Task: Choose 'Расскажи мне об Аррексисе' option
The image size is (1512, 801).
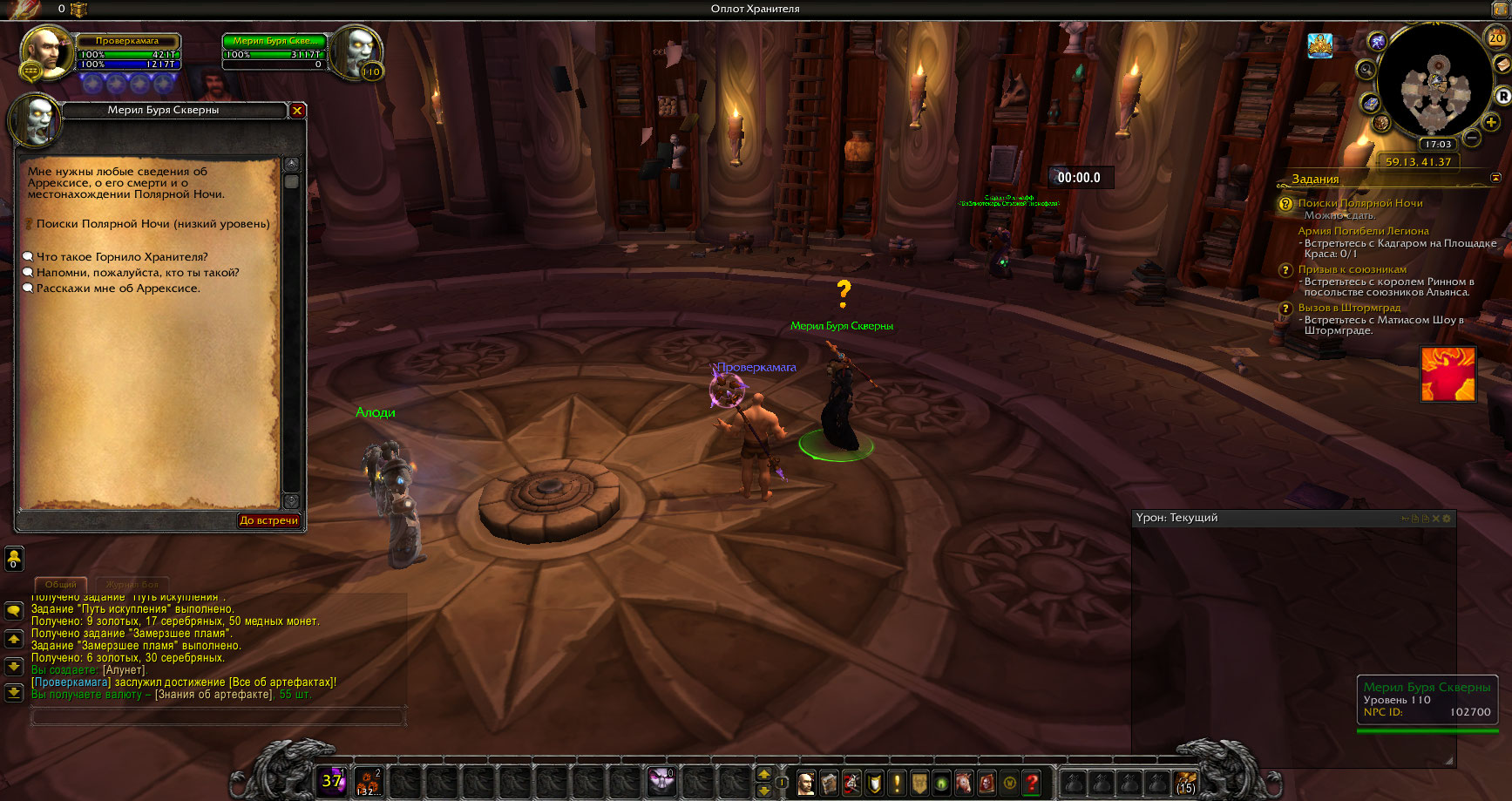Action: [x=118, y=288]
